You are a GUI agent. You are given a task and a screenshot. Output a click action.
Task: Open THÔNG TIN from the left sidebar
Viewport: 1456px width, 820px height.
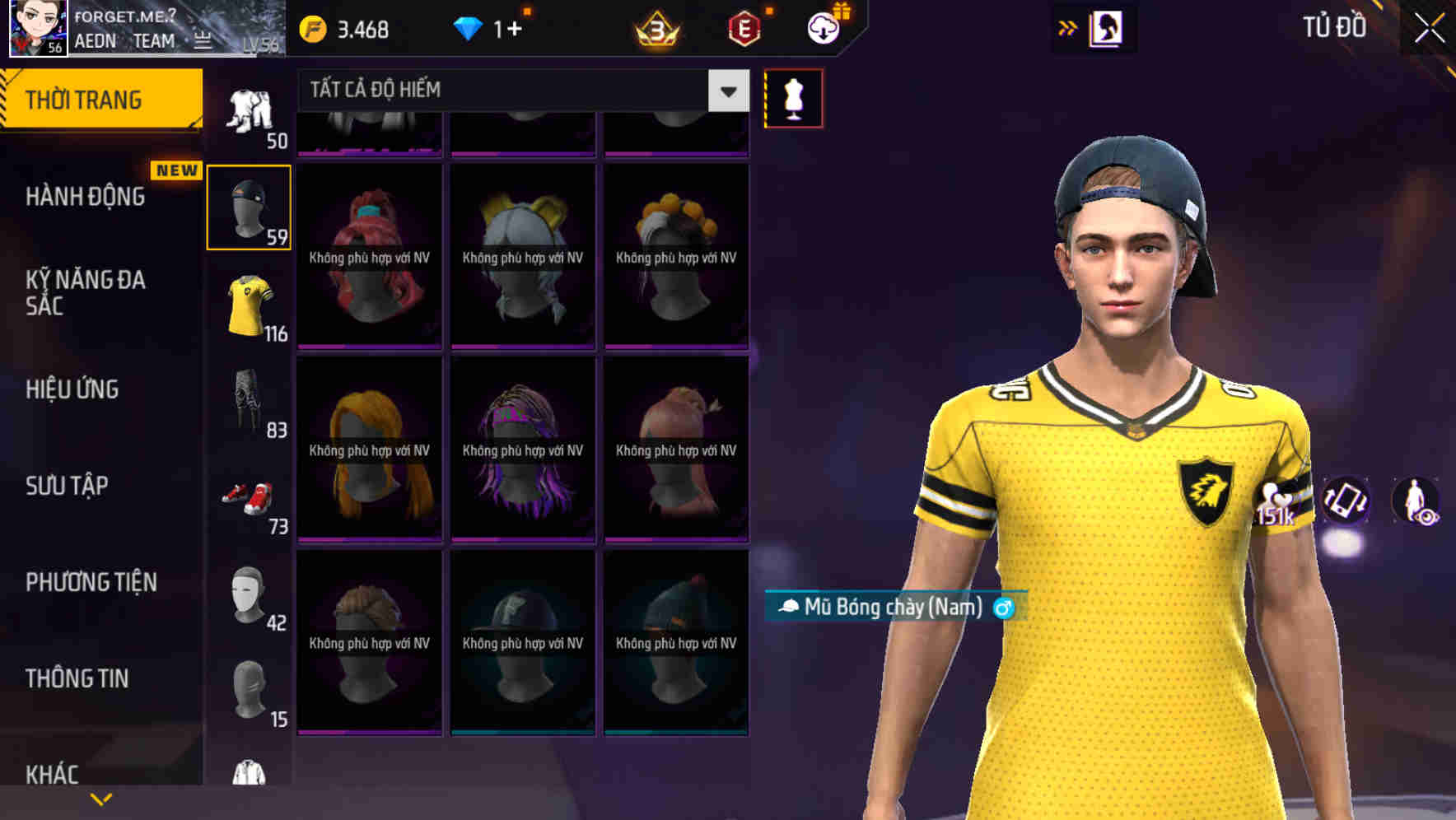(78, 677)
